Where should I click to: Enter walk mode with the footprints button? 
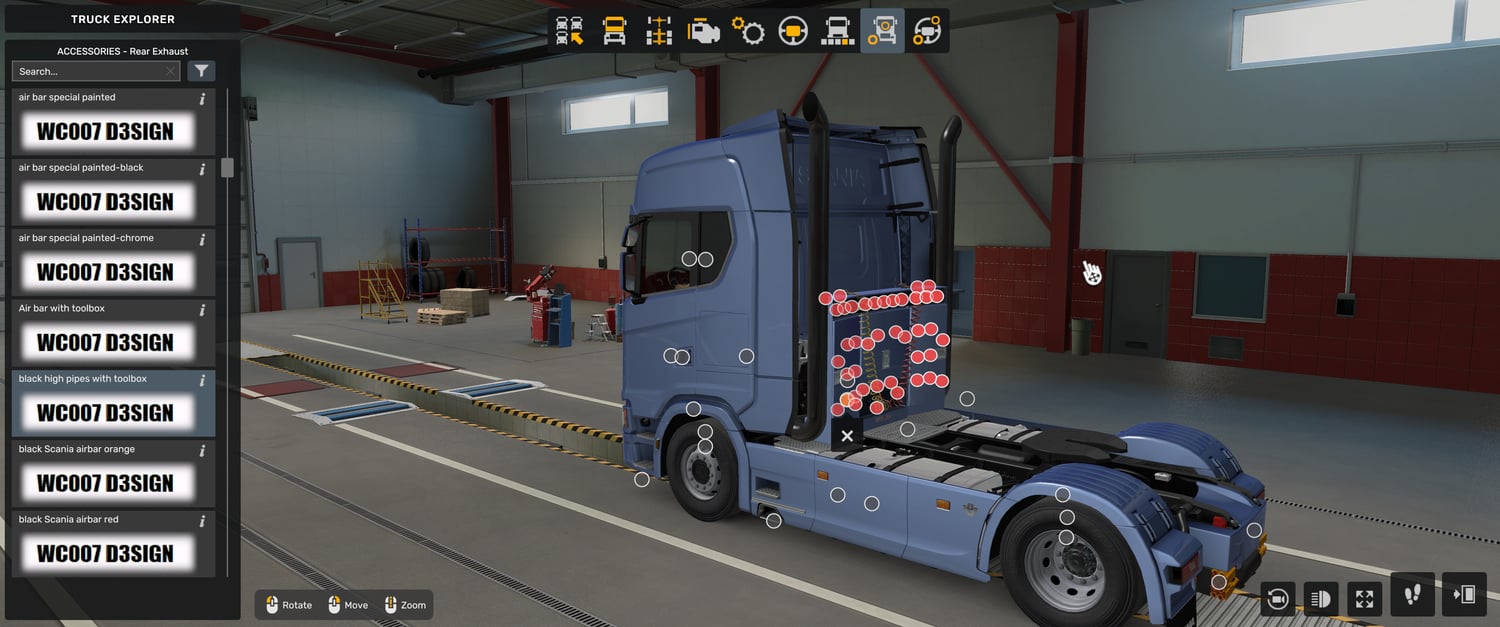pyautogui.click(x=1412, y=595)
